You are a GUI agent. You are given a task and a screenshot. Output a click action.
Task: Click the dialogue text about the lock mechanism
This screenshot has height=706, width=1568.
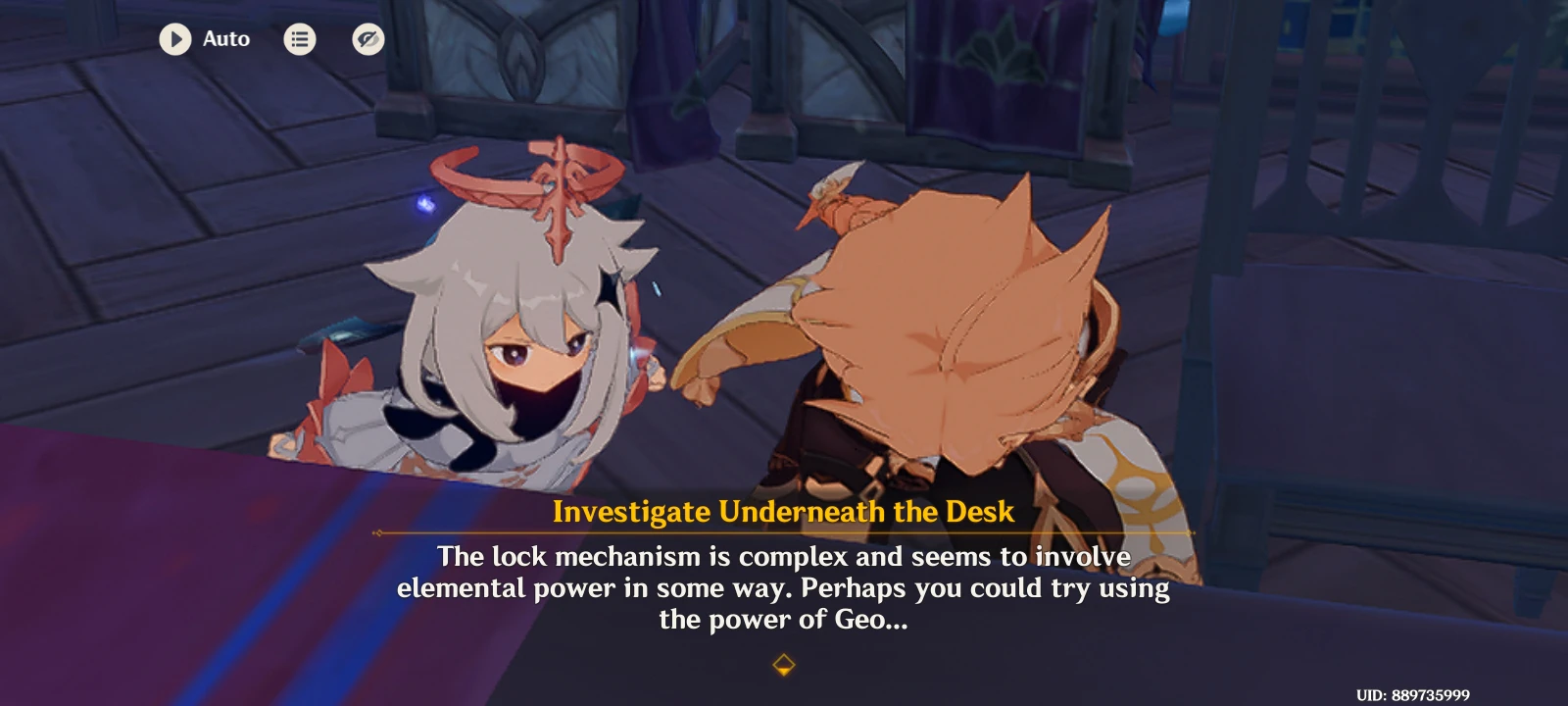[784, 587]
